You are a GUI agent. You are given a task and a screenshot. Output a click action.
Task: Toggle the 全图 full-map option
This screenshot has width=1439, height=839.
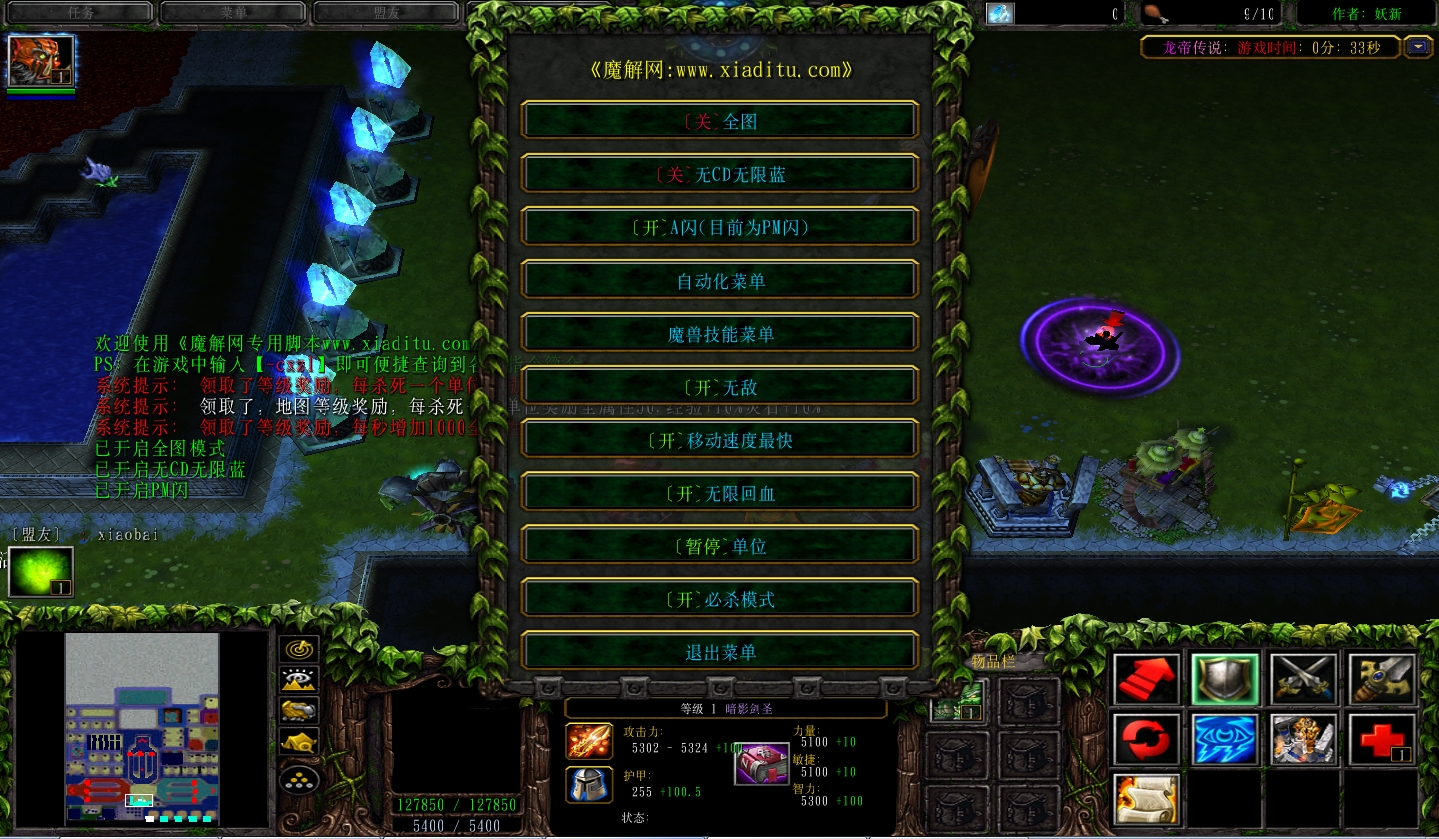(720, 121)
